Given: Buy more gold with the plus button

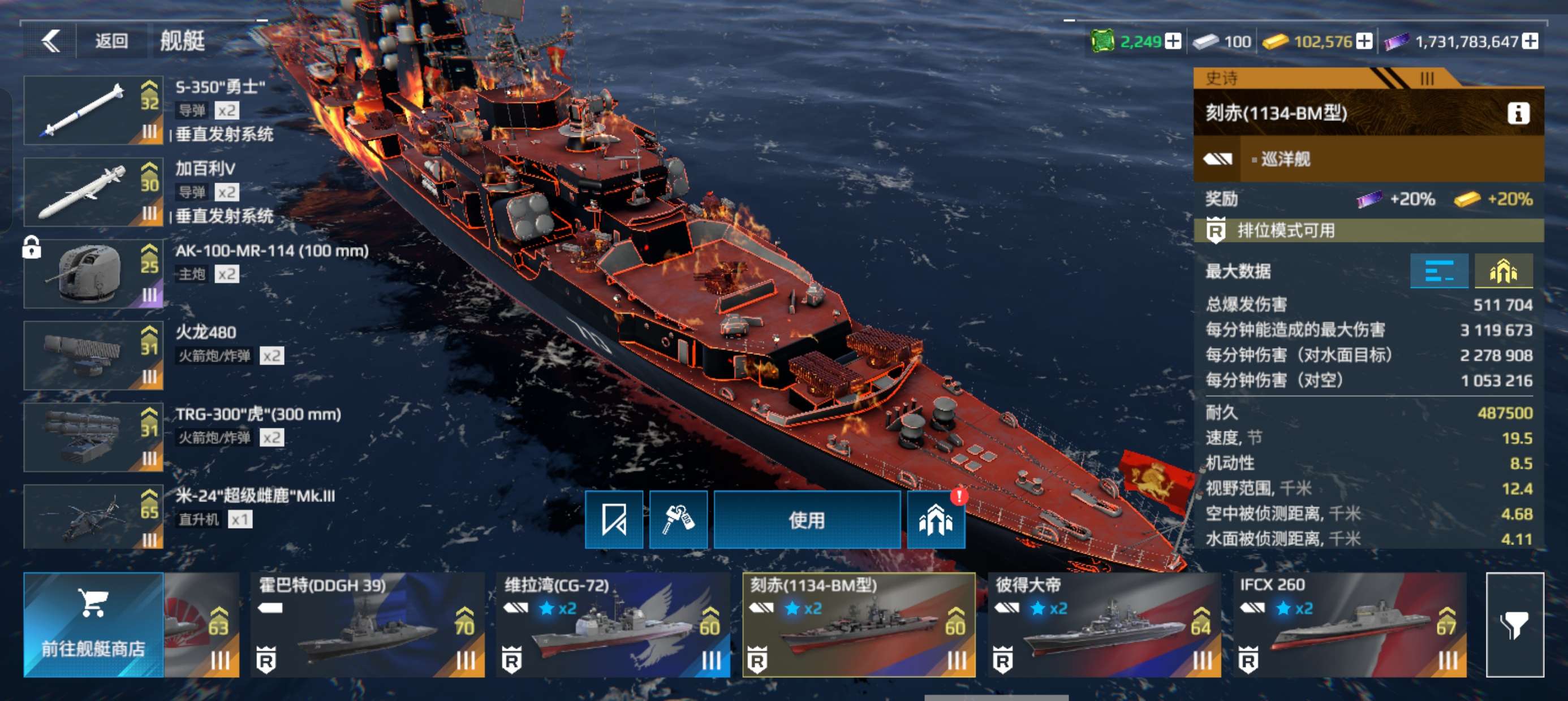Looking at the screenshot, I should pyautogui.click(x=1364, y=41).
